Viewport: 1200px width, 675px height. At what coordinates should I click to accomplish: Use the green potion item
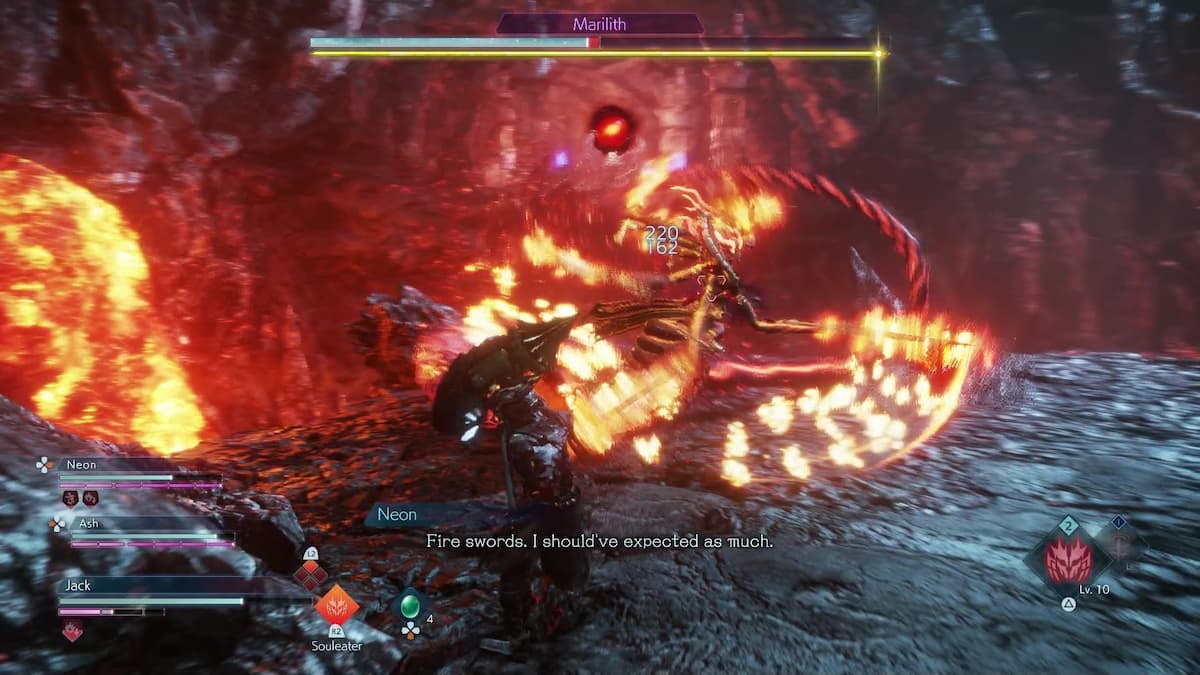pos(410,605)
